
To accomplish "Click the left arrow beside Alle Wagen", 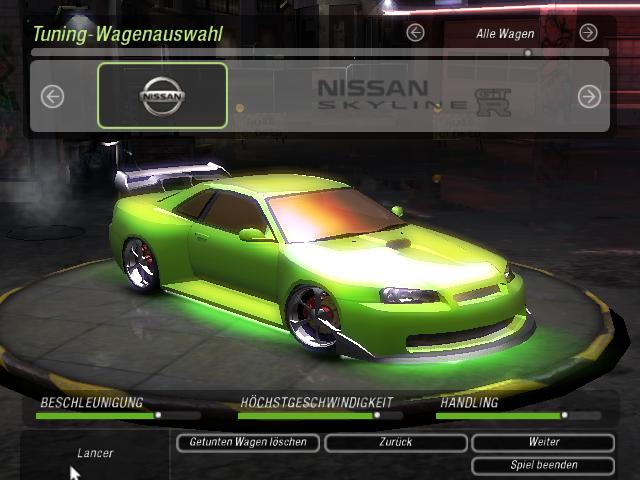I will [416, 33].
